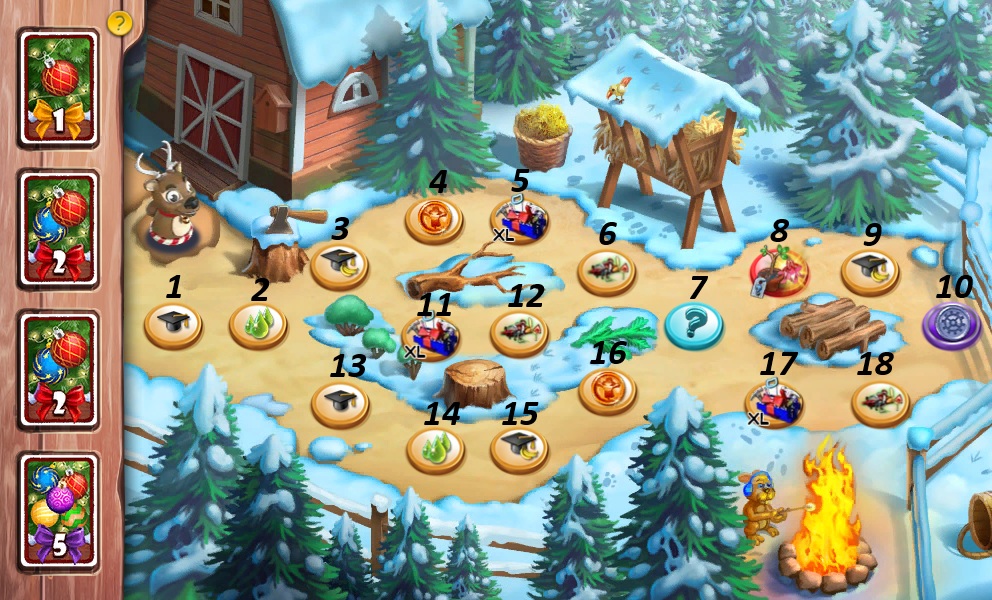Screen dimensions: 992x600
Task: Choose the ornament card with purple bow 5
Action: 59,512
